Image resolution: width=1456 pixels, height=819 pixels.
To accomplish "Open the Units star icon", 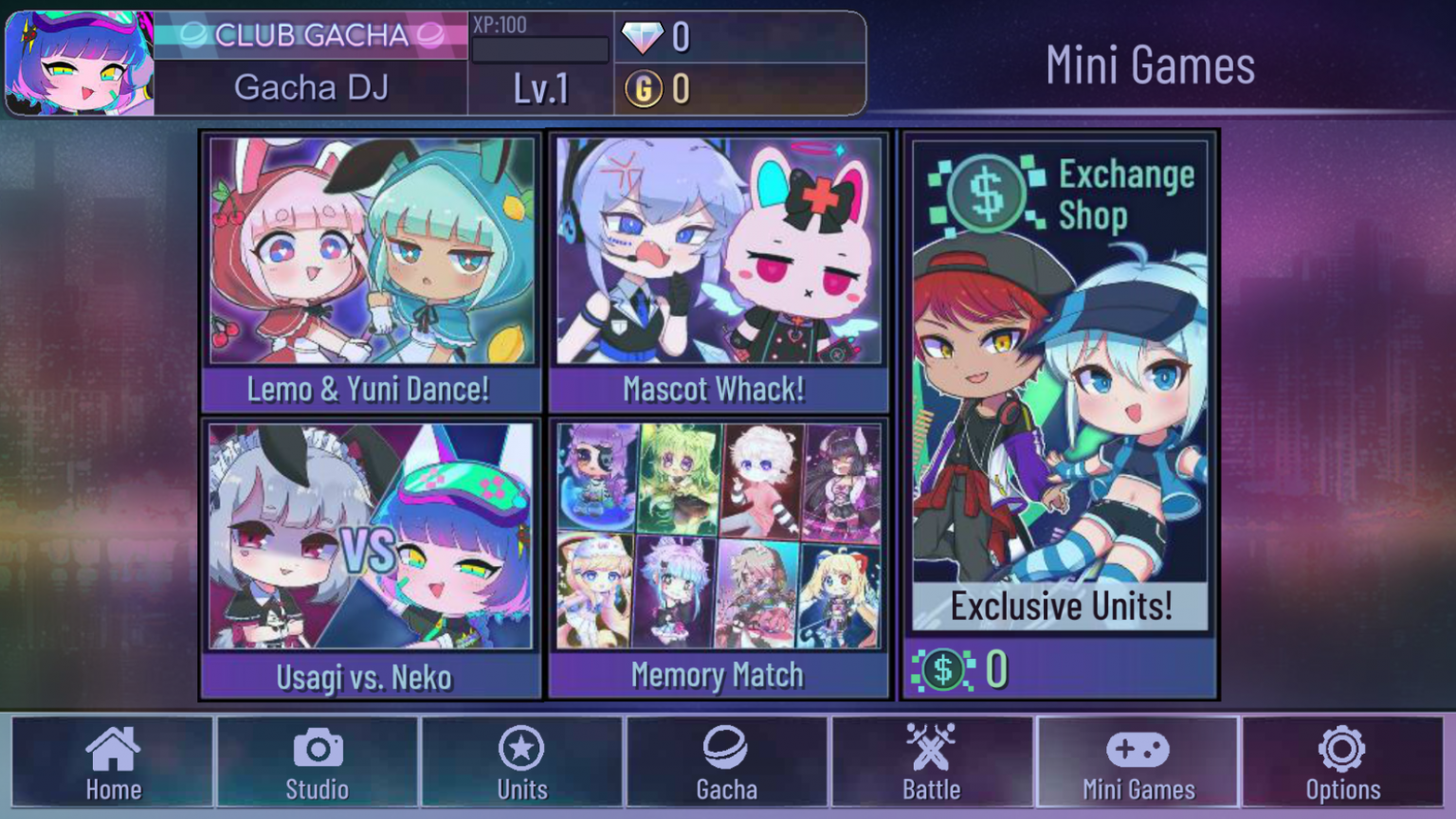I will click(x=520, y=749).
